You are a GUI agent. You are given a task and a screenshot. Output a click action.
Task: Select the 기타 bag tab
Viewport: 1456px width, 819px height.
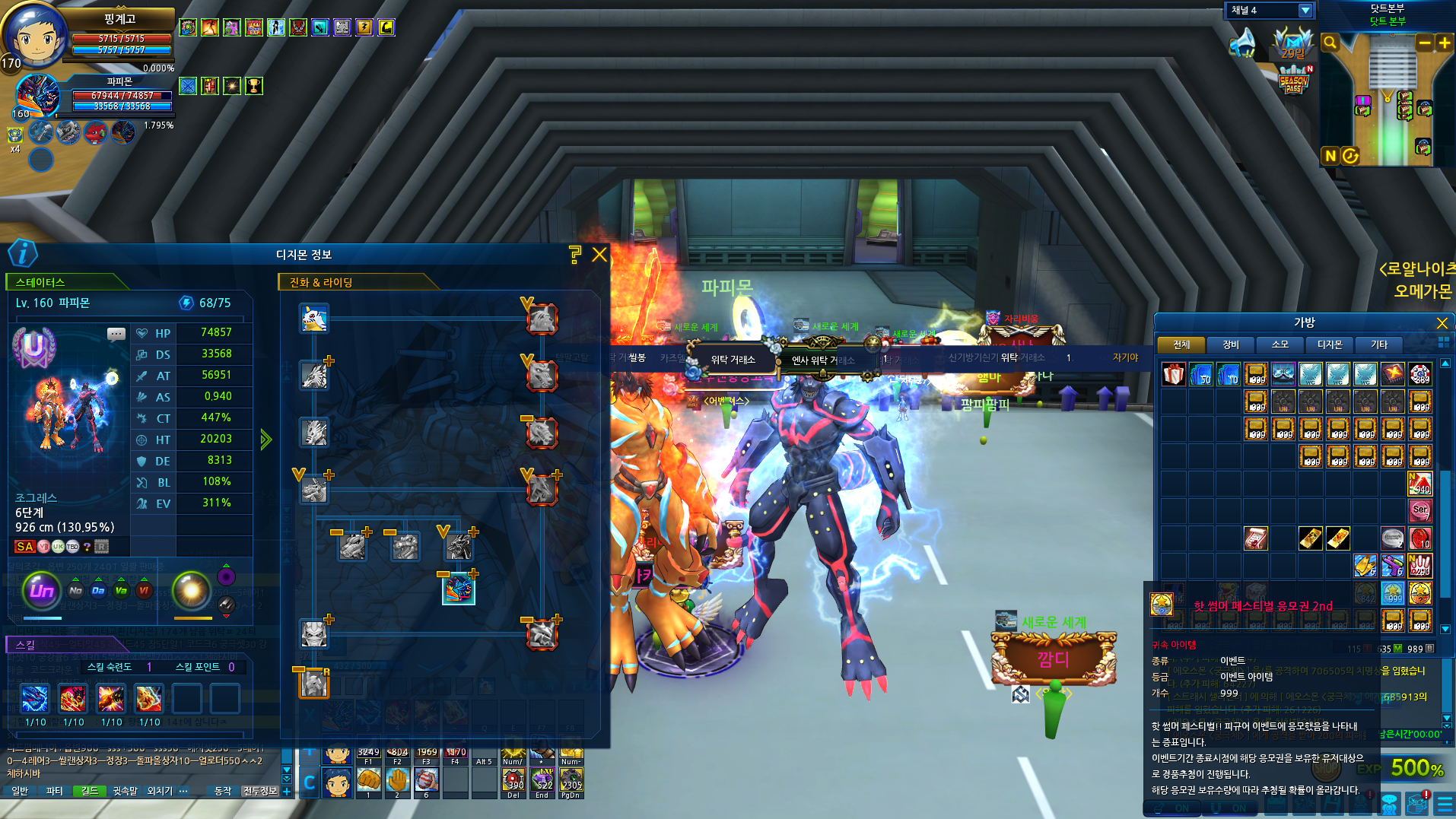click(1379, 345)
